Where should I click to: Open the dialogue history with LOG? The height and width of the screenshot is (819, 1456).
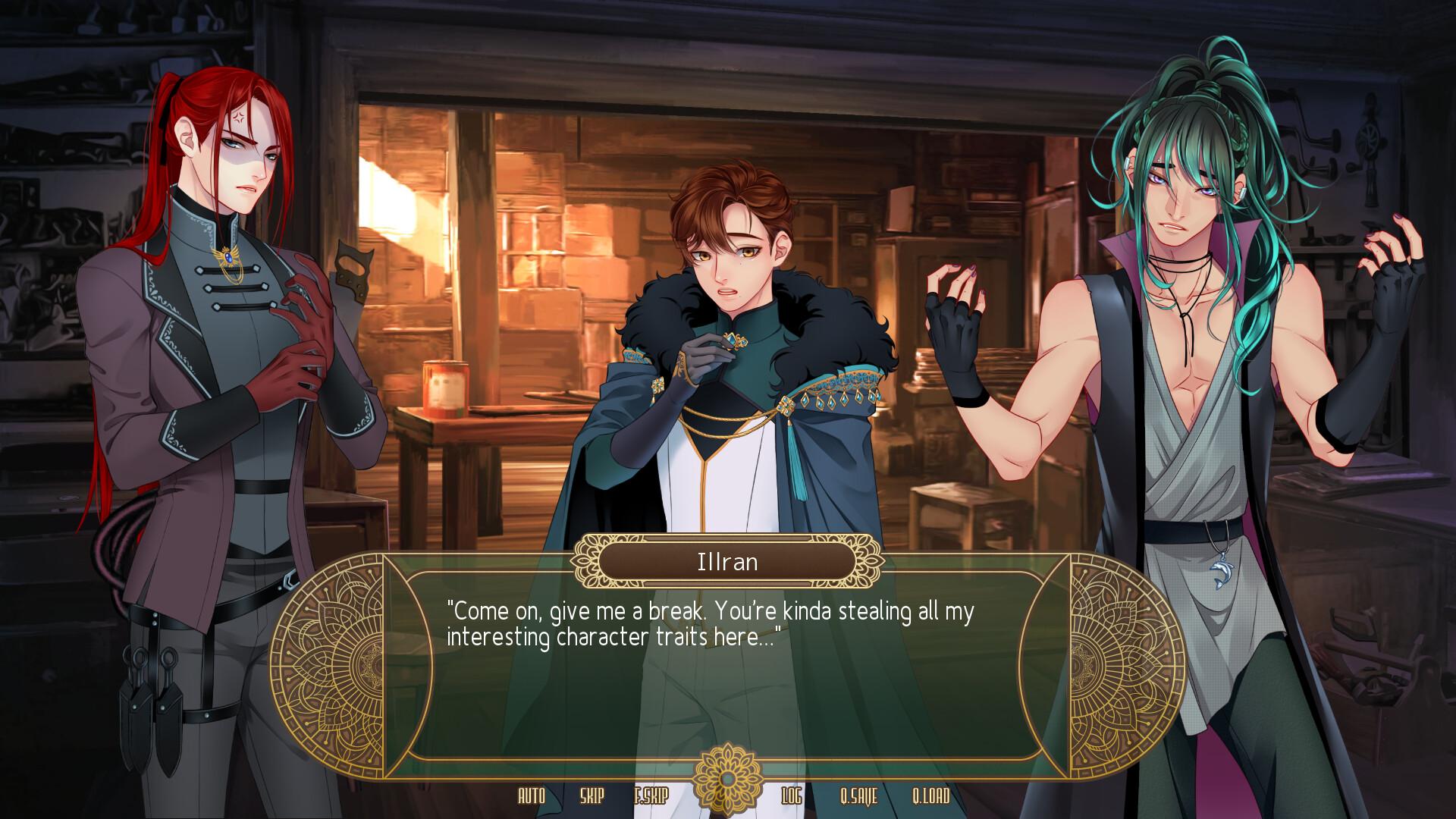pos(790,797)
